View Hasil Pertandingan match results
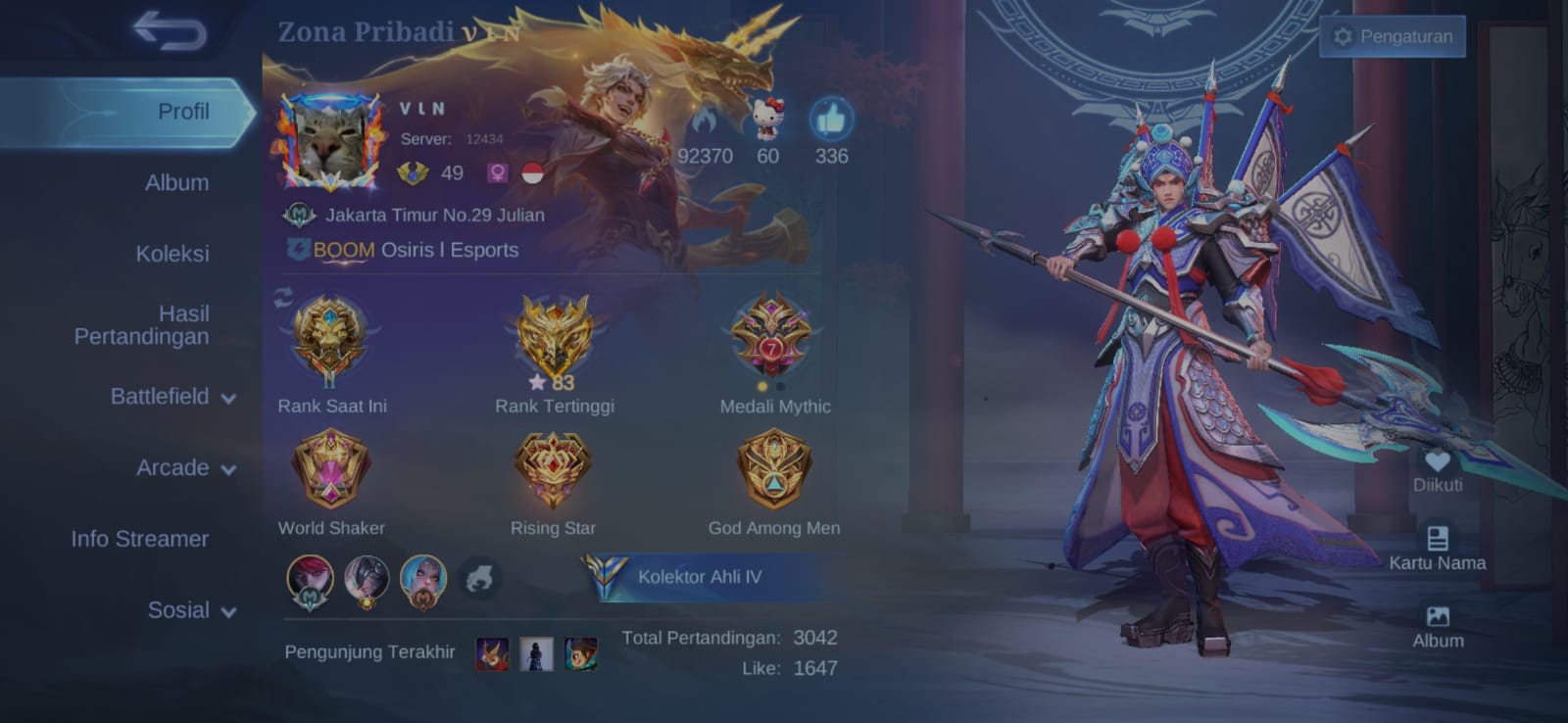This screenshot has width=1568, height=723. coord(142,325)
